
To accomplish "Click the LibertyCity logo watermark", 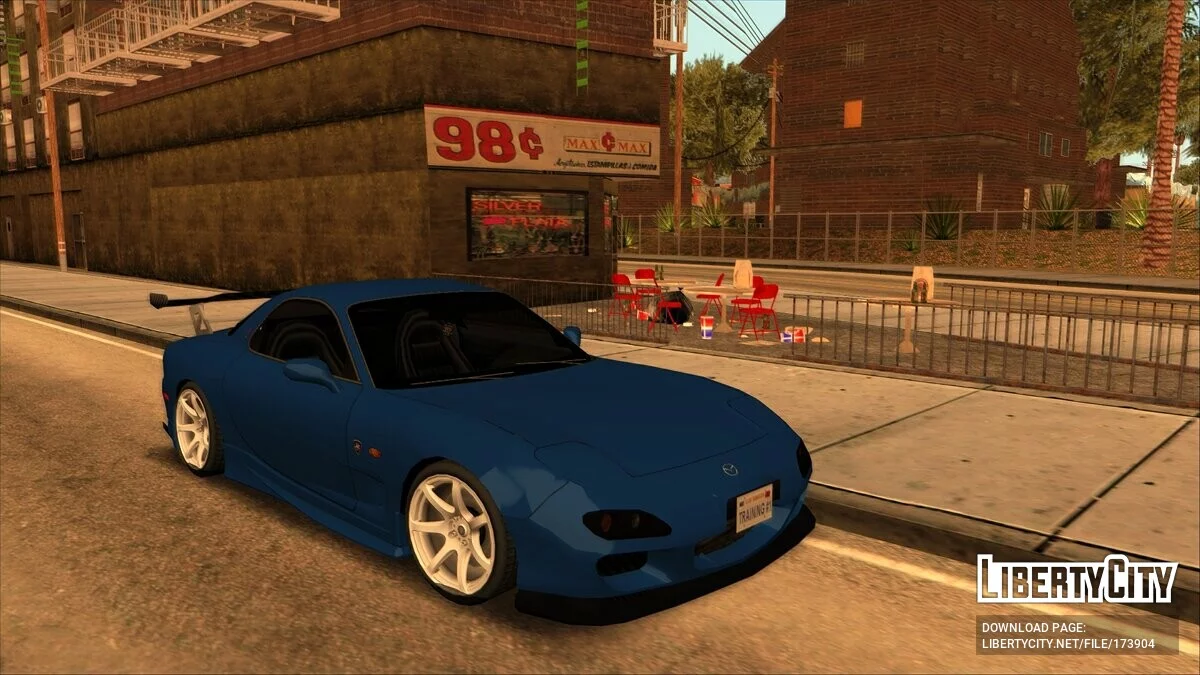I will click(1077, 579).
